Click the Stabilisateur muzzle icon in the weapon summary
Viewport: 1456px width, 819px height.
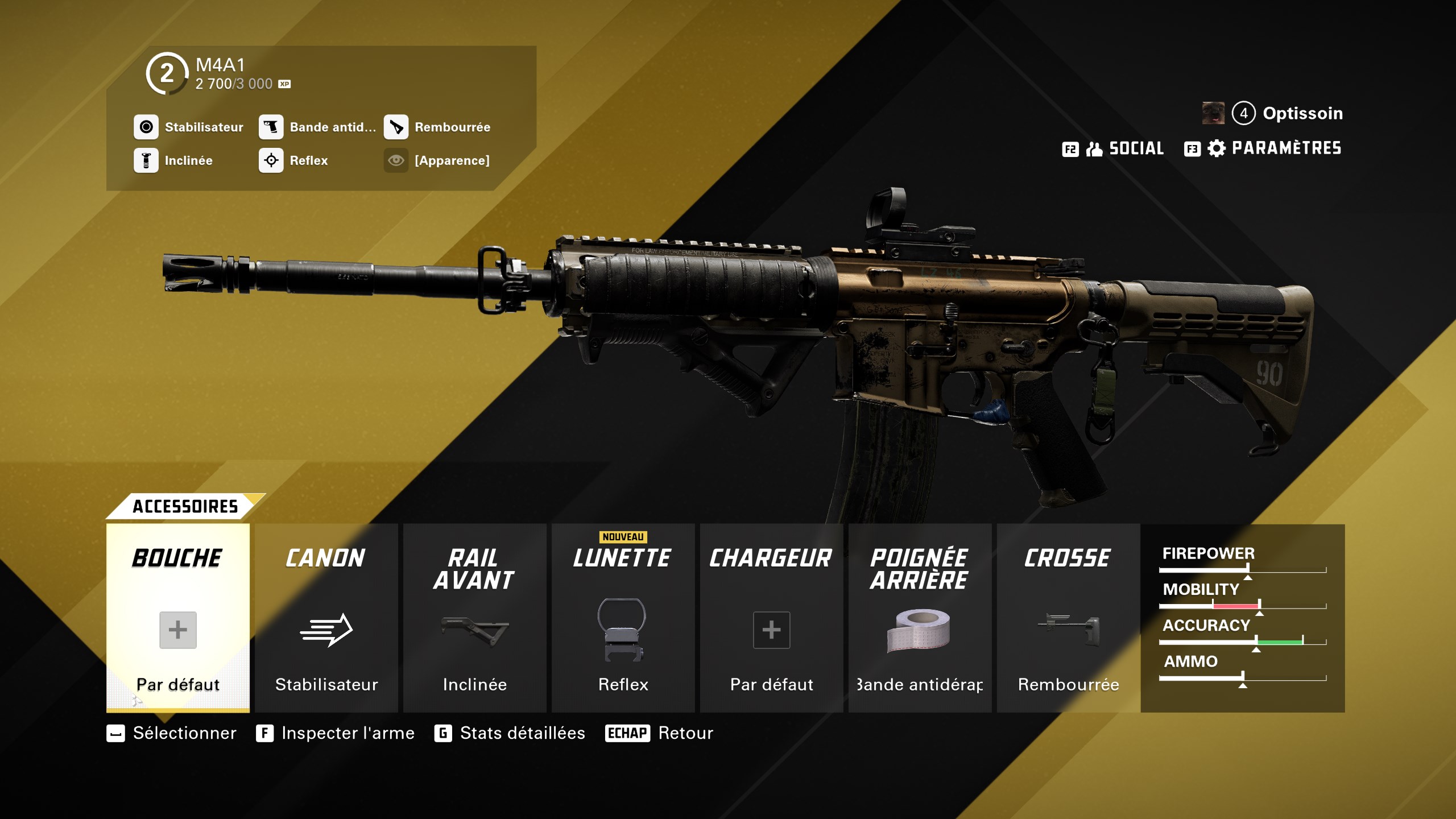pyautogui.click(x=146, y=127)
